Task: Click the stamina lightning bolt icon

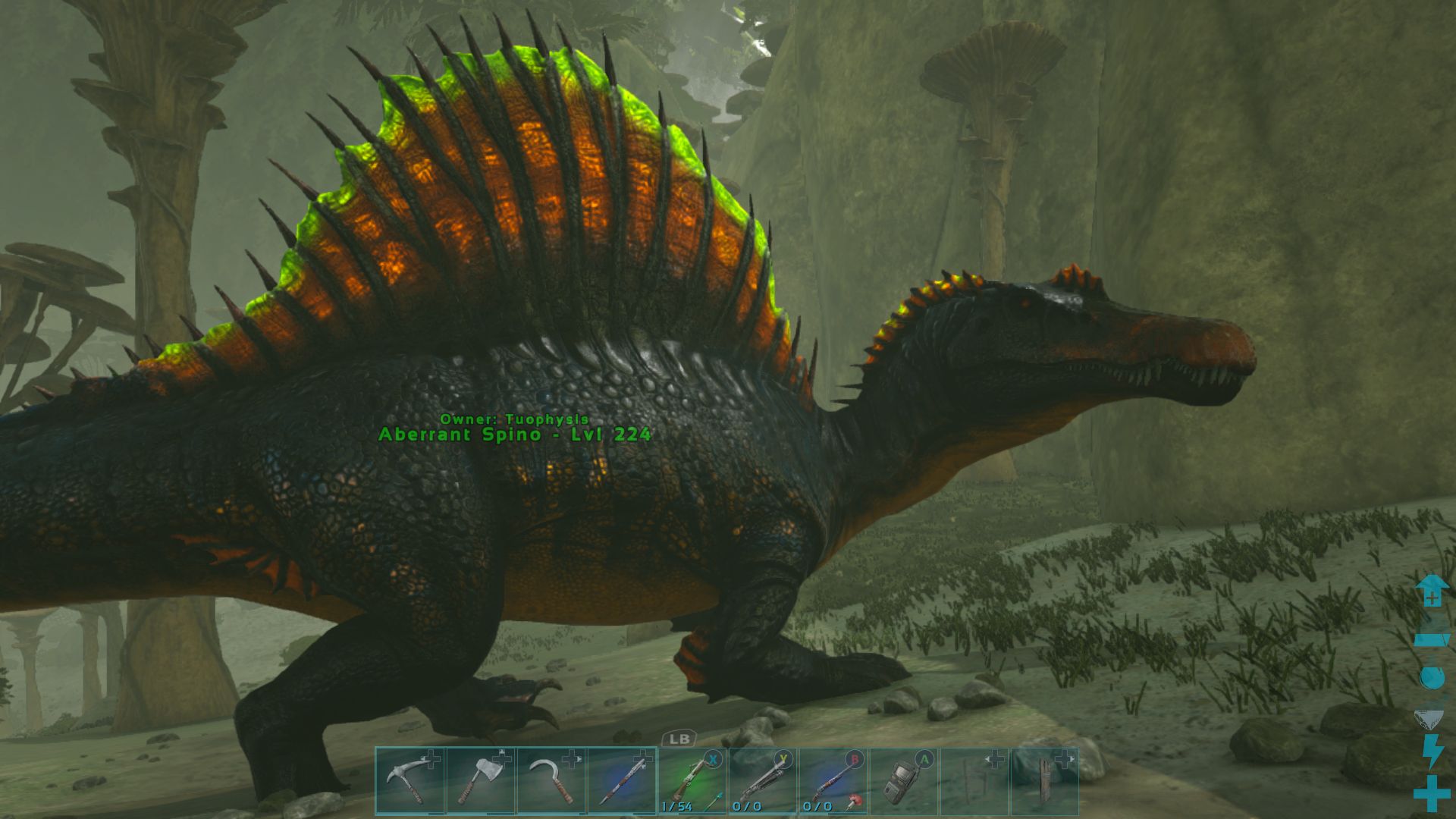Action: click(x=1432, y=751)
